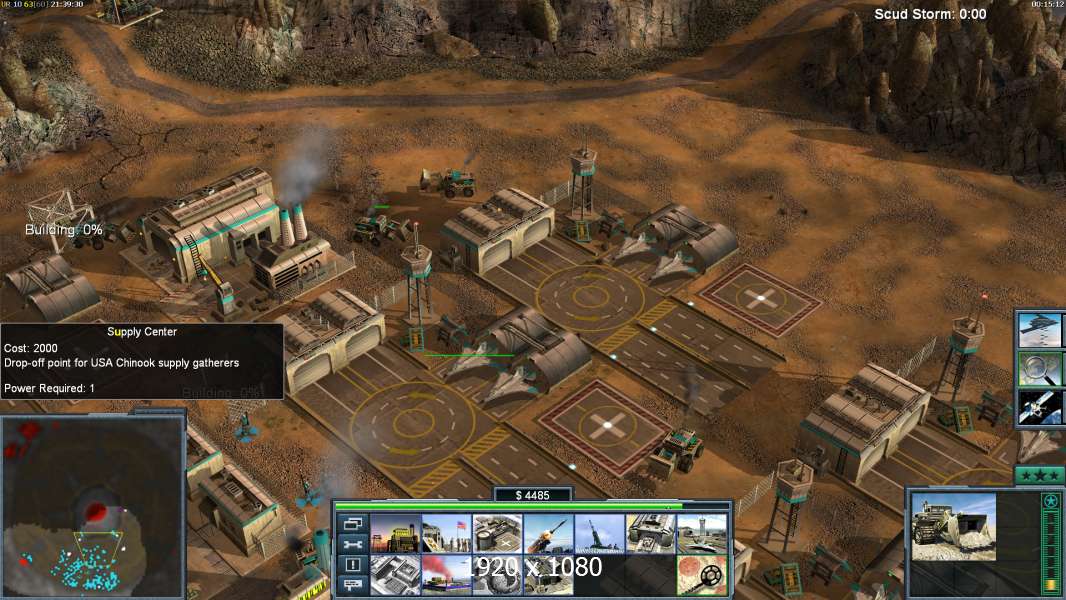Screen dimensions: 1066x600
Task: Open the three-star General's promotions button
Action: 1039,474
